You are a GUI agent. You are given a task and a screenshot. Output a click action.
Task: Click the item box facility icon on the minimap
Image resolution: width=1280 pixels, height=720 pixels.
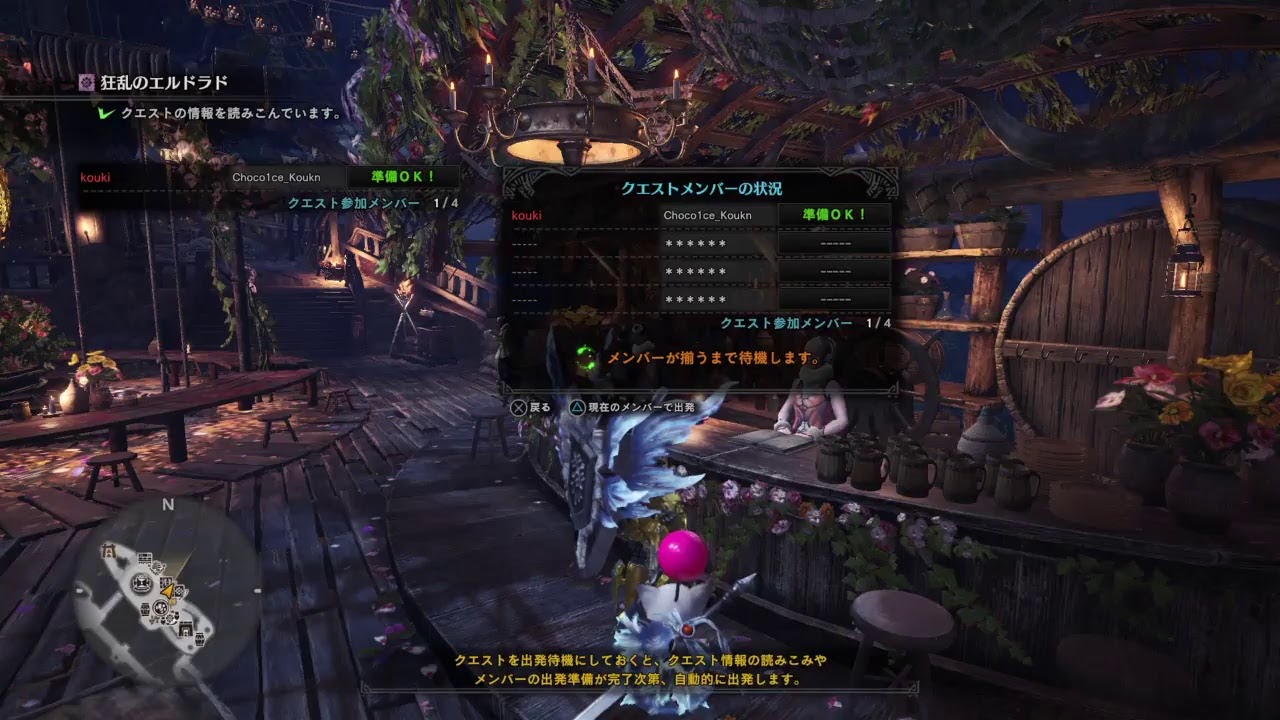tap(144, 608)
